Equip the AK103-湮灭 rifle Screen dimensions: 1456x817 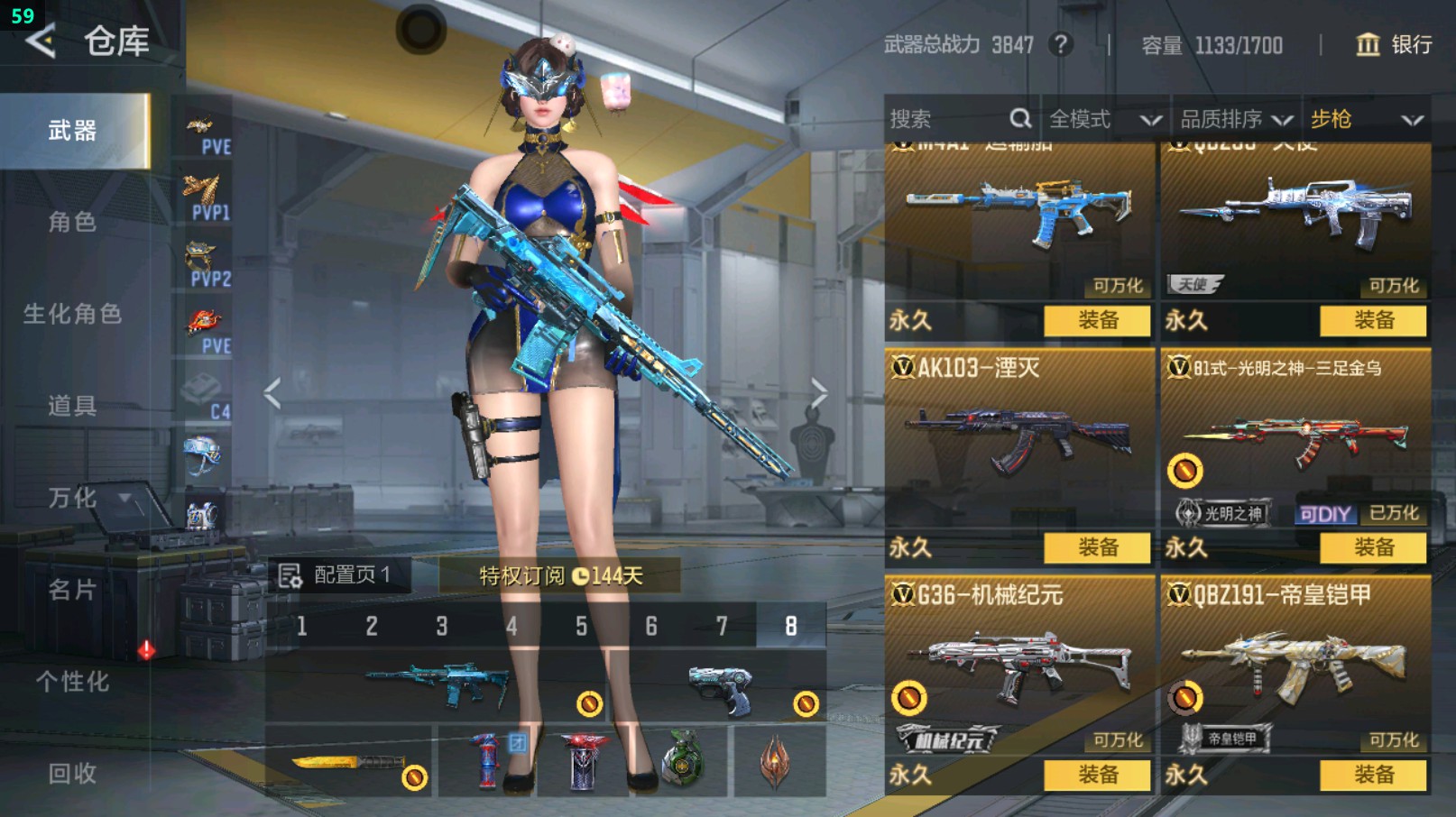tap(1097, 547)
